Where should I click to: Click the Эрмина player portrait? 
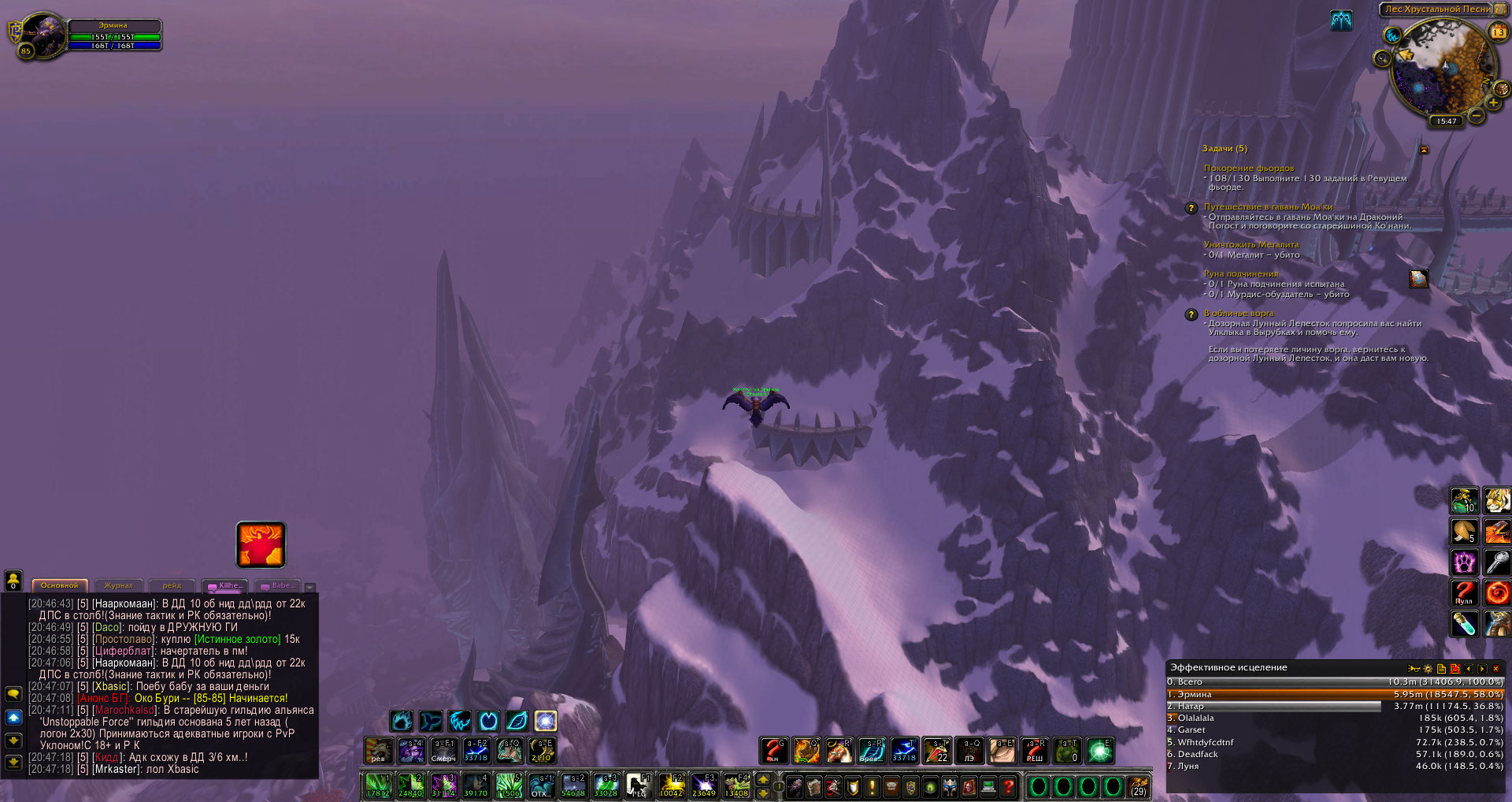click(x=43, y=35)
